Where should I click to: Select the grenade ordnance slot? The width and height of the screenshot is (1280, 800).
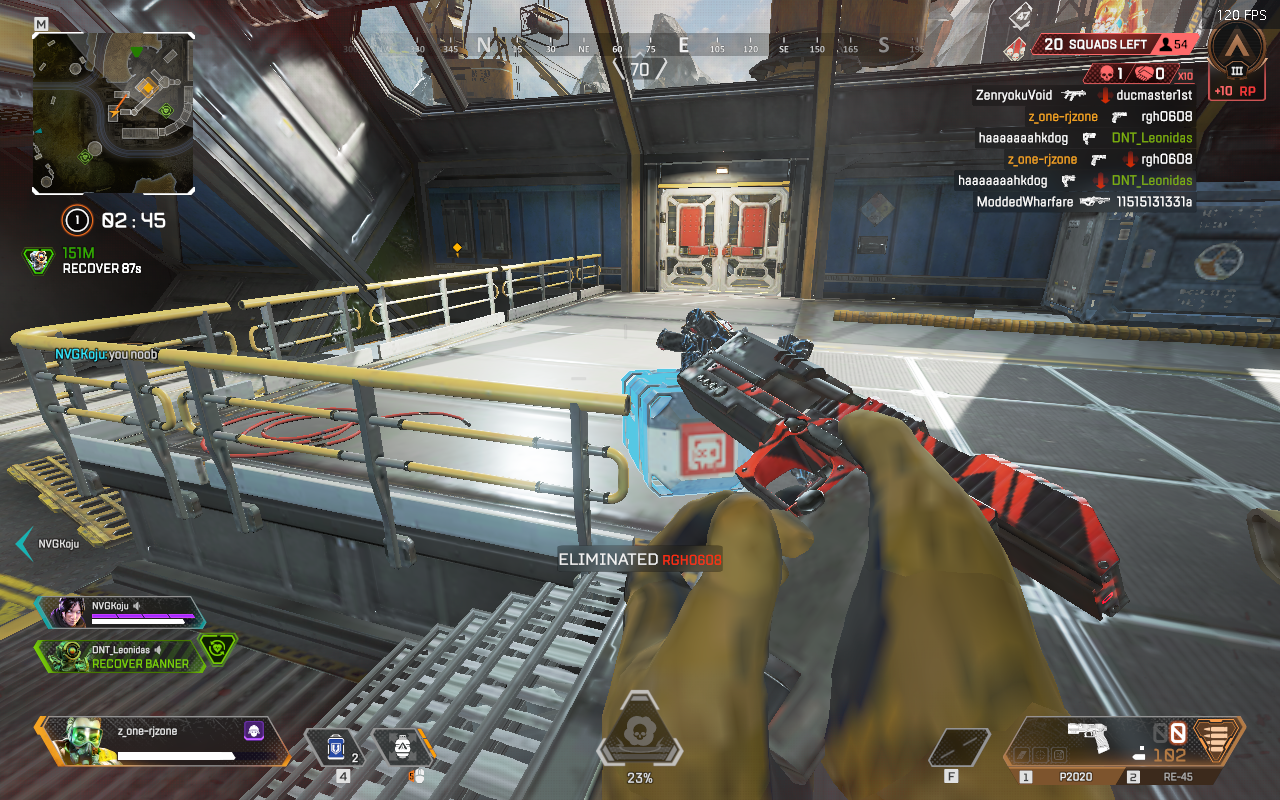(402, 748)
